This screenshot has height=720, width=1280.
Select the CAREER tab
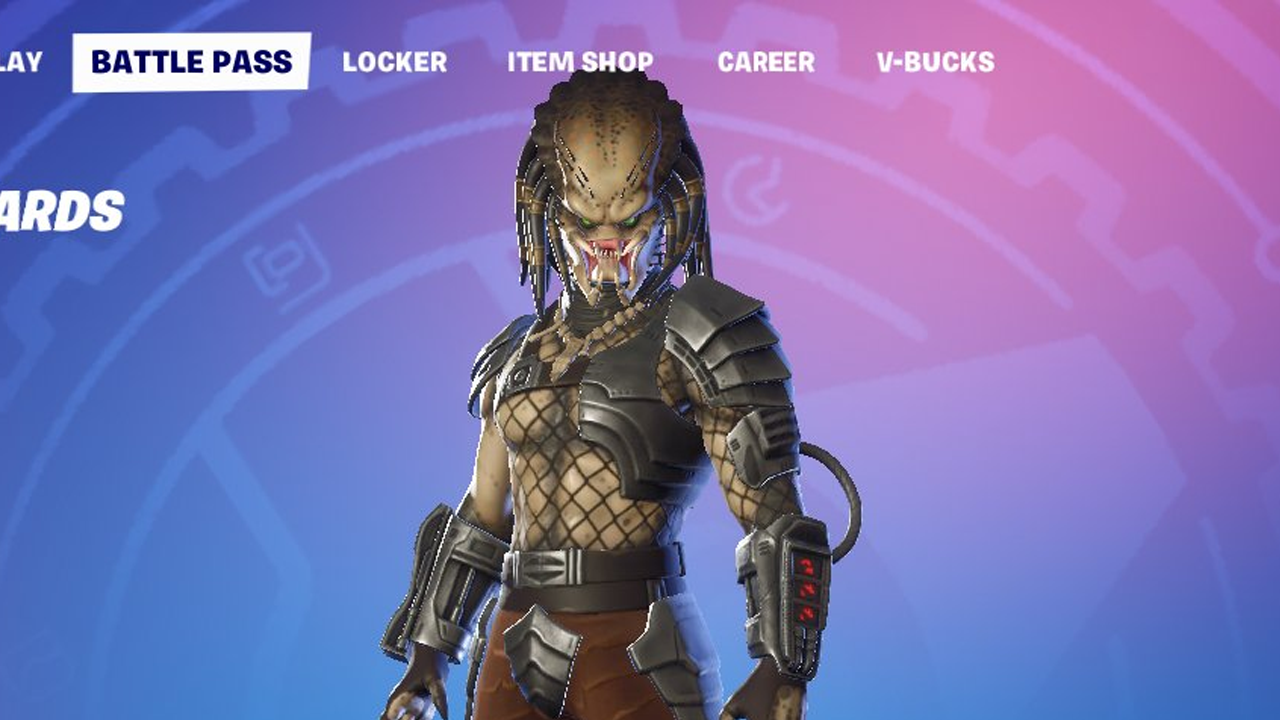[765, 62]
